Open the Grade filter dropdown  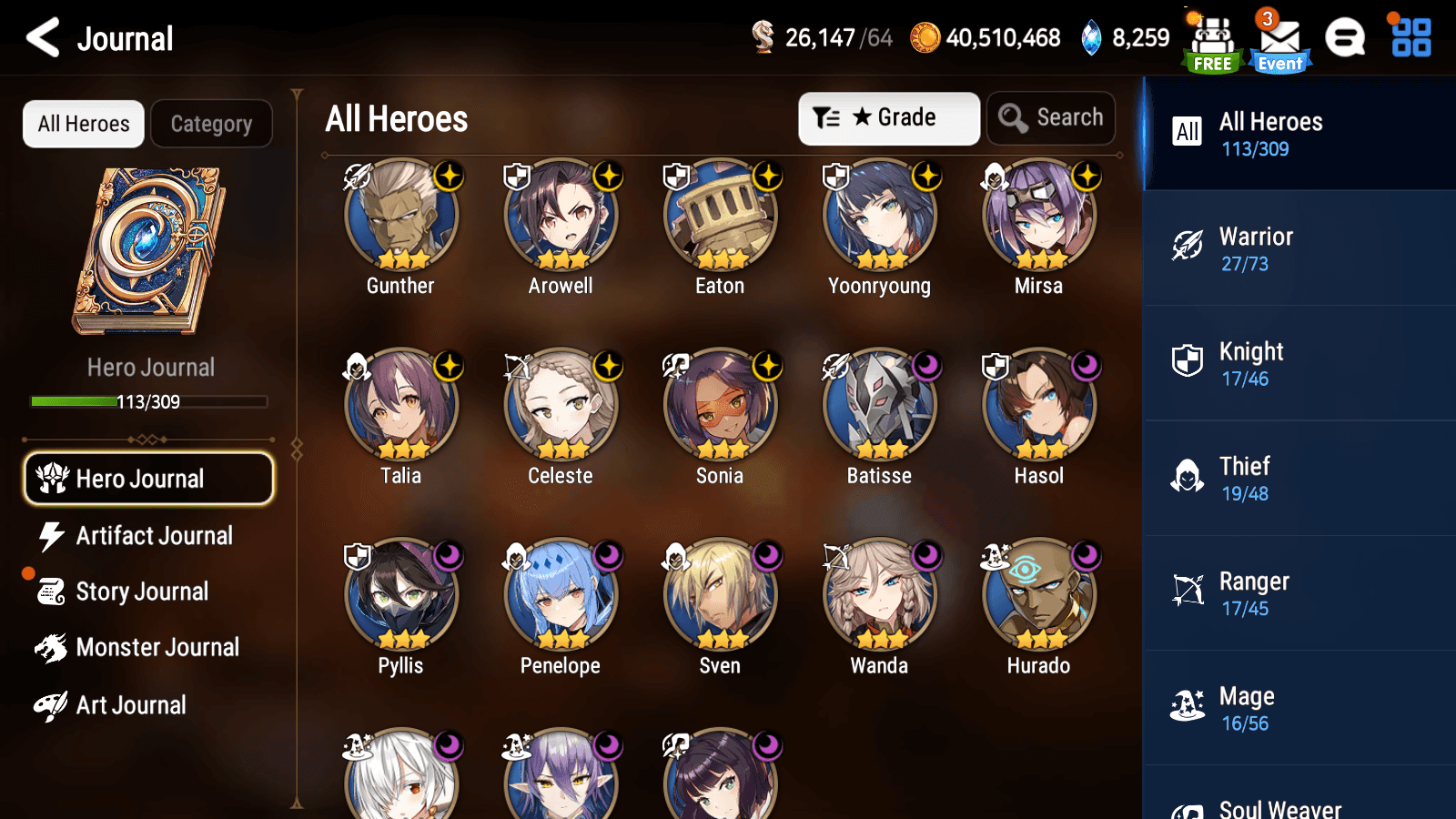(x=888, y=117)
